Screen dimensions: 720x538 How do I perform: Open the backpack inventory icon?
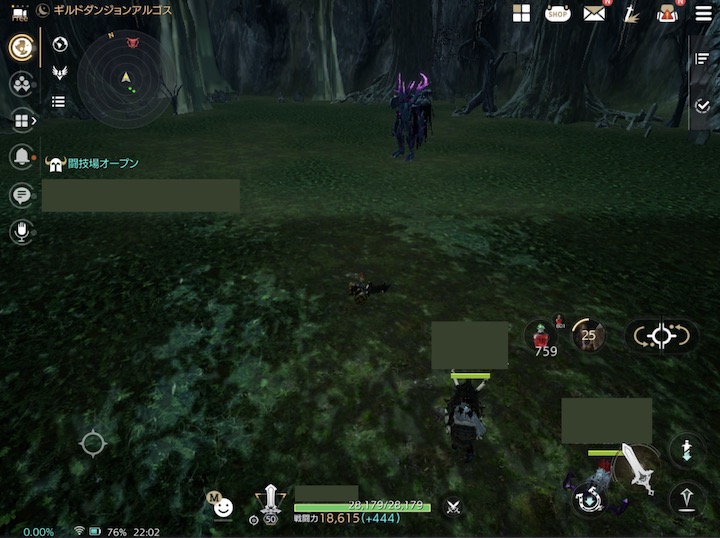click(667, 13)
